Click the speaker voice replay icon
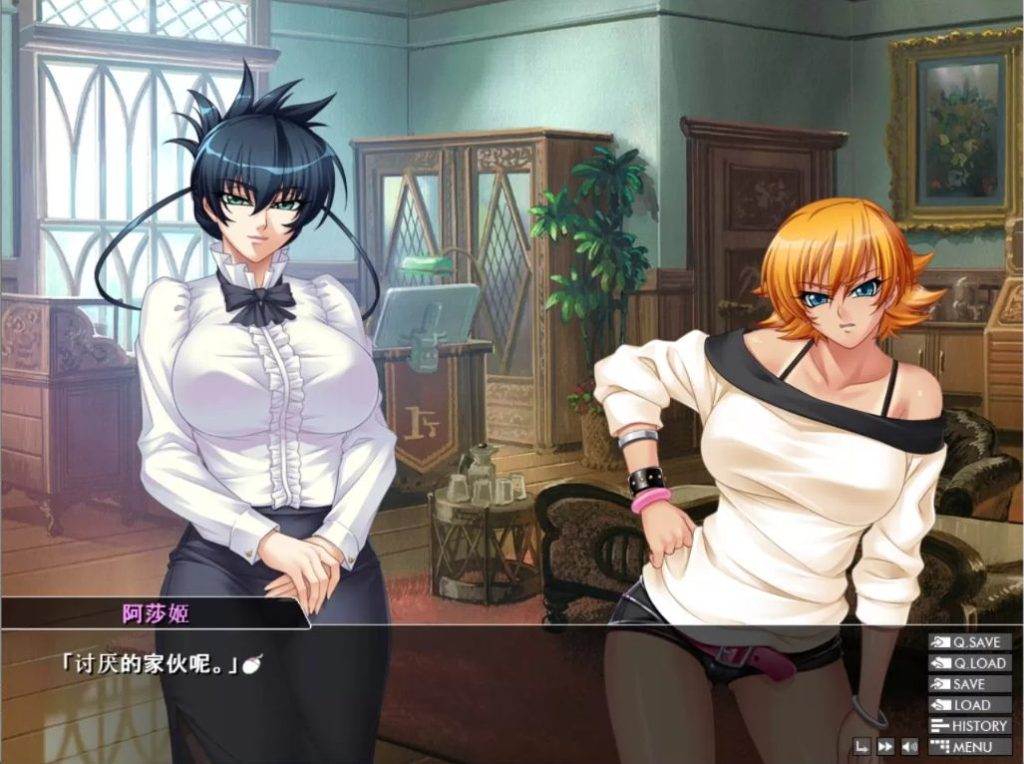Image resolution: width=1024 pixels, height=764 pixels. click(910, 746)
